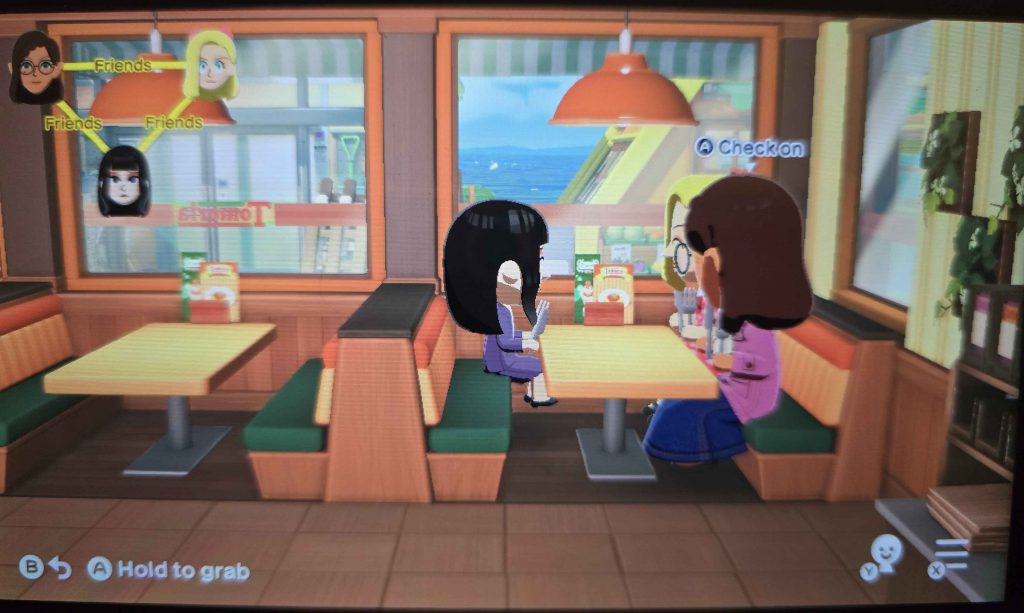Select the brown-haired Mii portrait with glasses
Image resolution: width=1024 pixels, height=613 pixels.
click(x=36, y=67)
